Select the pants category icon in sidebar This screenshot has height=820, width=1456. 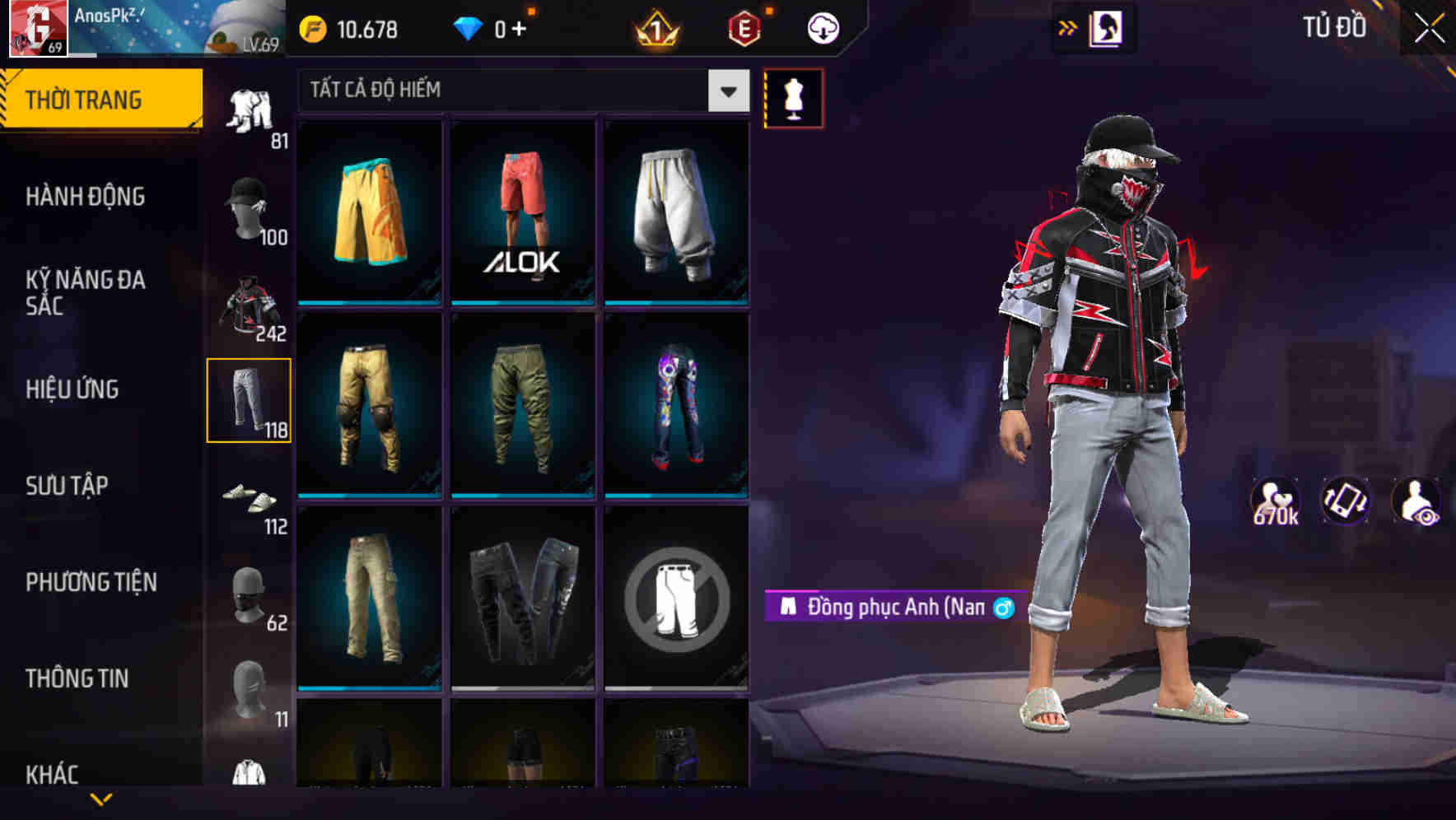point(250,399)
